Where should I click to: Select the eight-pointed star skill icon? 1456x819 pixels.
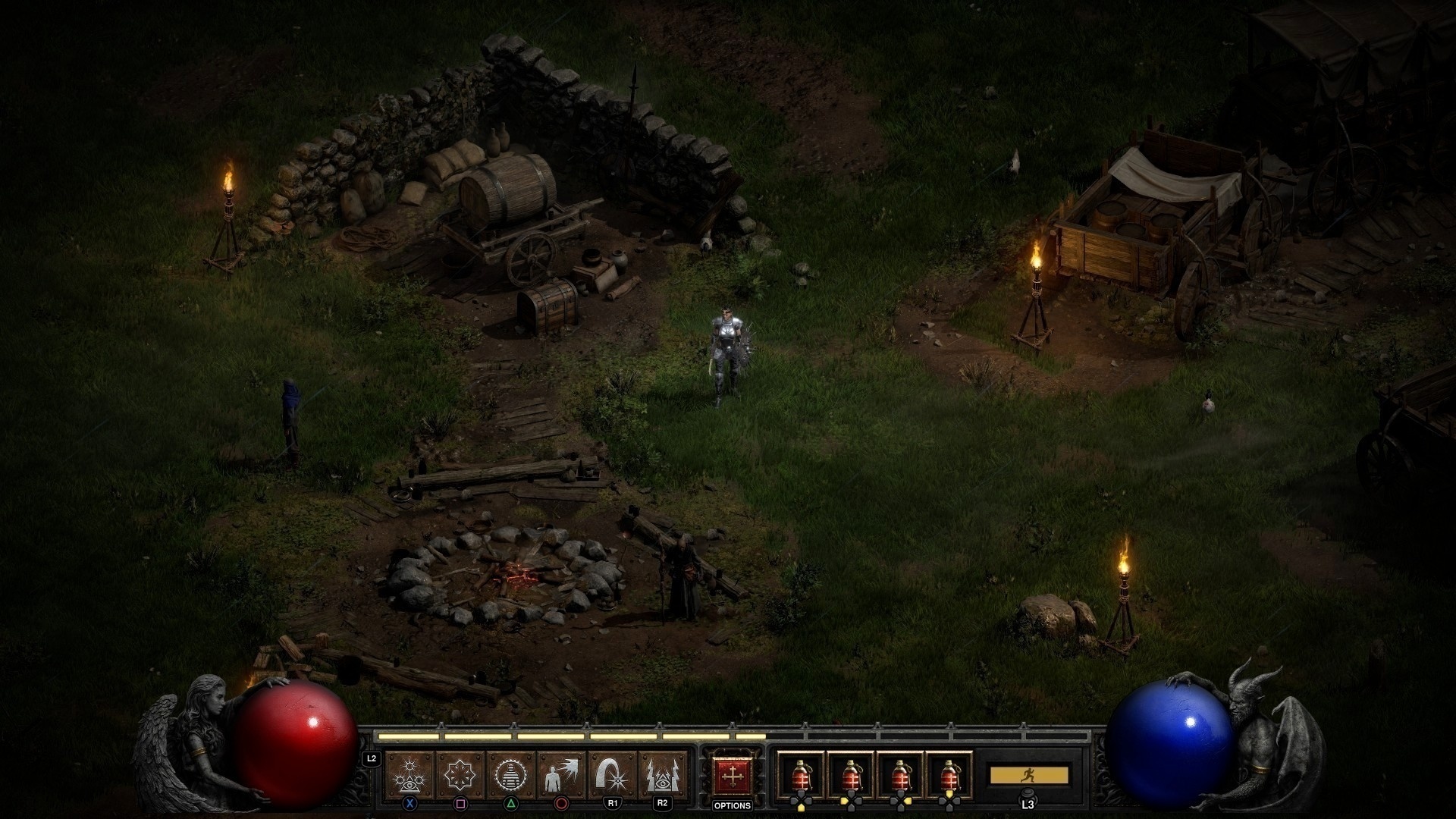pyautogui.click(x=460, y=775)
